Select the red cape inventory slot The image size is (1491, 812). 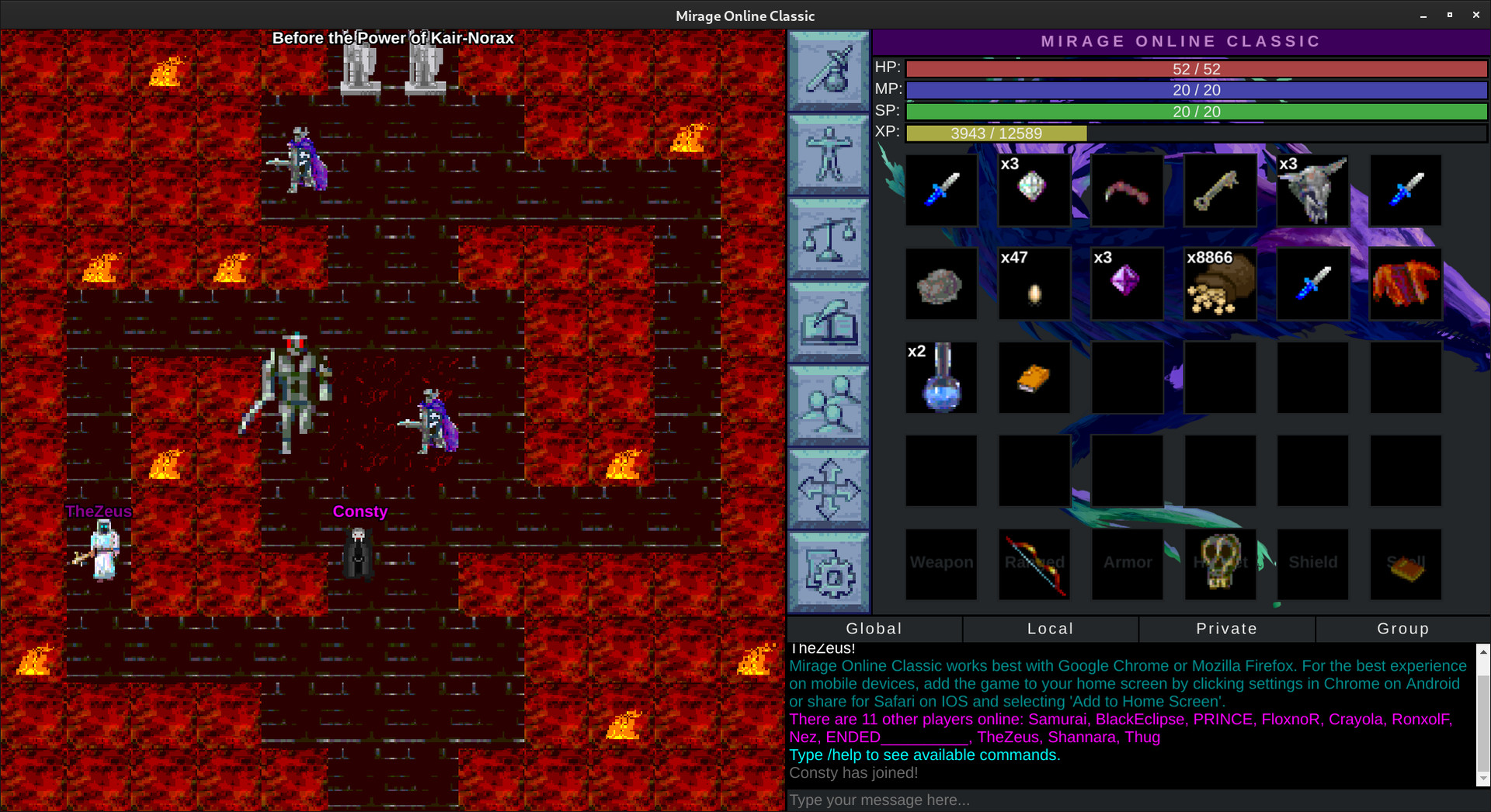tap(1406, 284)
